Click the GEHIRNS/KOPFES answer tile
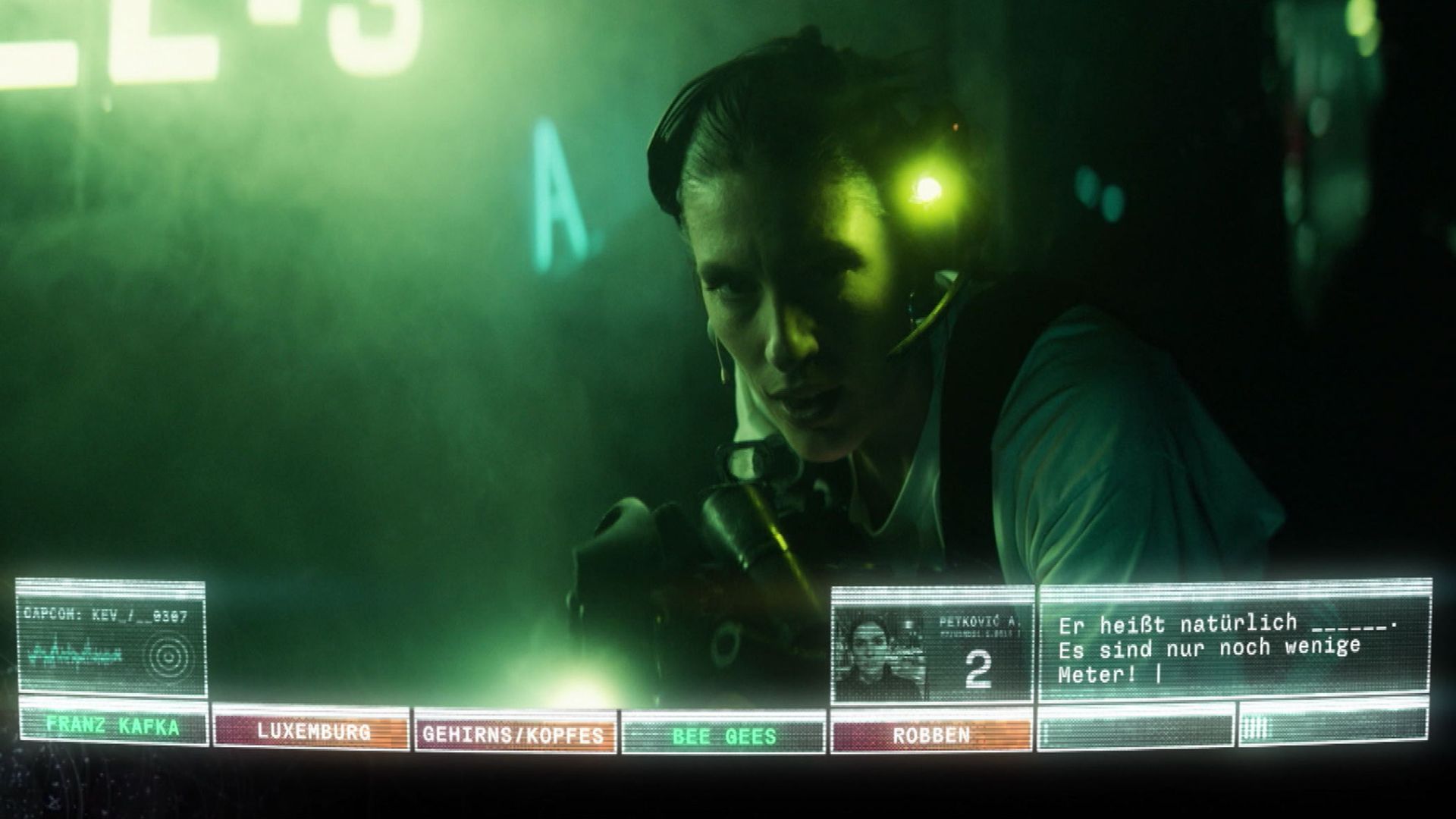Viewport: 1456px width, 819px height. pos(514,734)
